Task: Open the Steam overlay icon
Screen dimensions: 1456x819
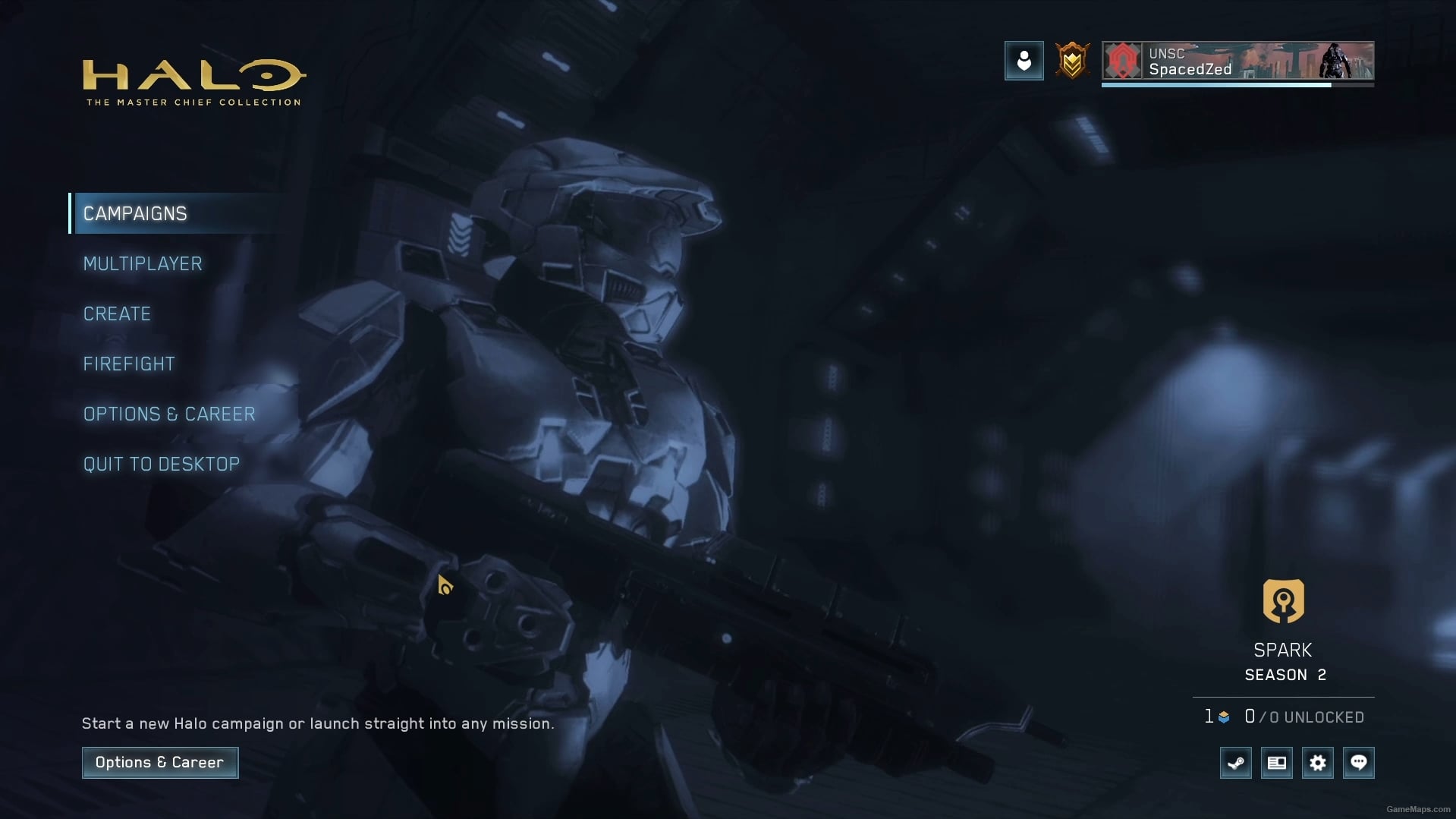Action: coord(1236,763)
